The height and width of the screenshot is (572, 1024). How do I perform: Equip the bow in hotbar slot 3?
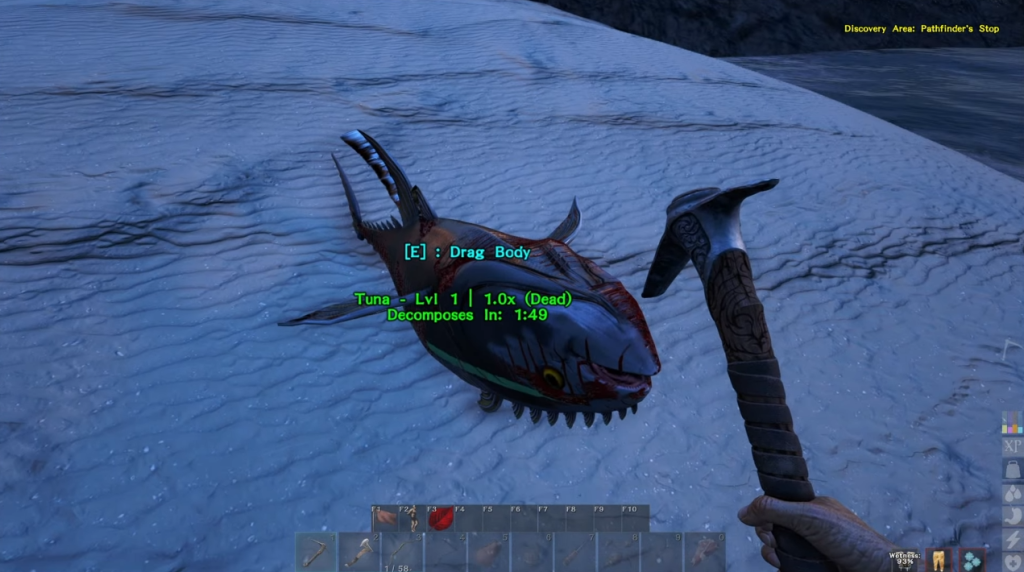pyautogui.click(x=402, y=551)
